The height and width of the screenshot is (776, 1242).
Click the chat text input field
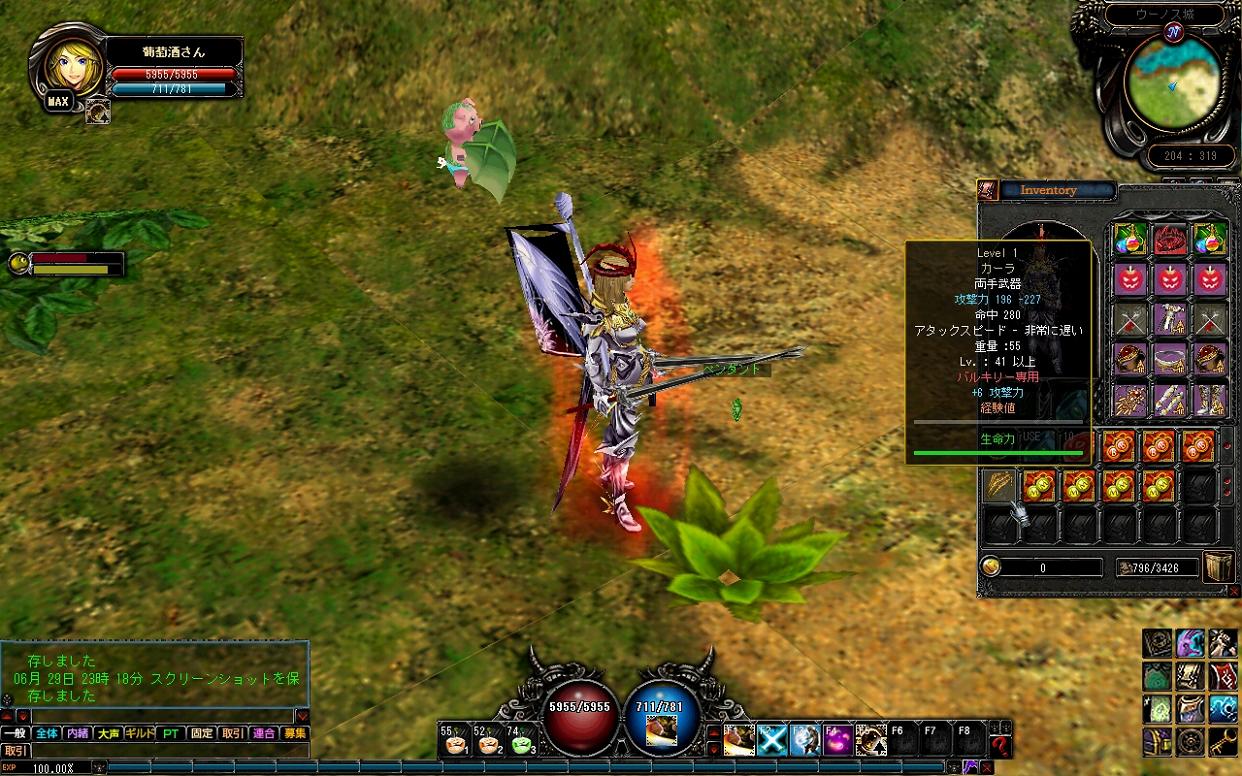(162, 716)
